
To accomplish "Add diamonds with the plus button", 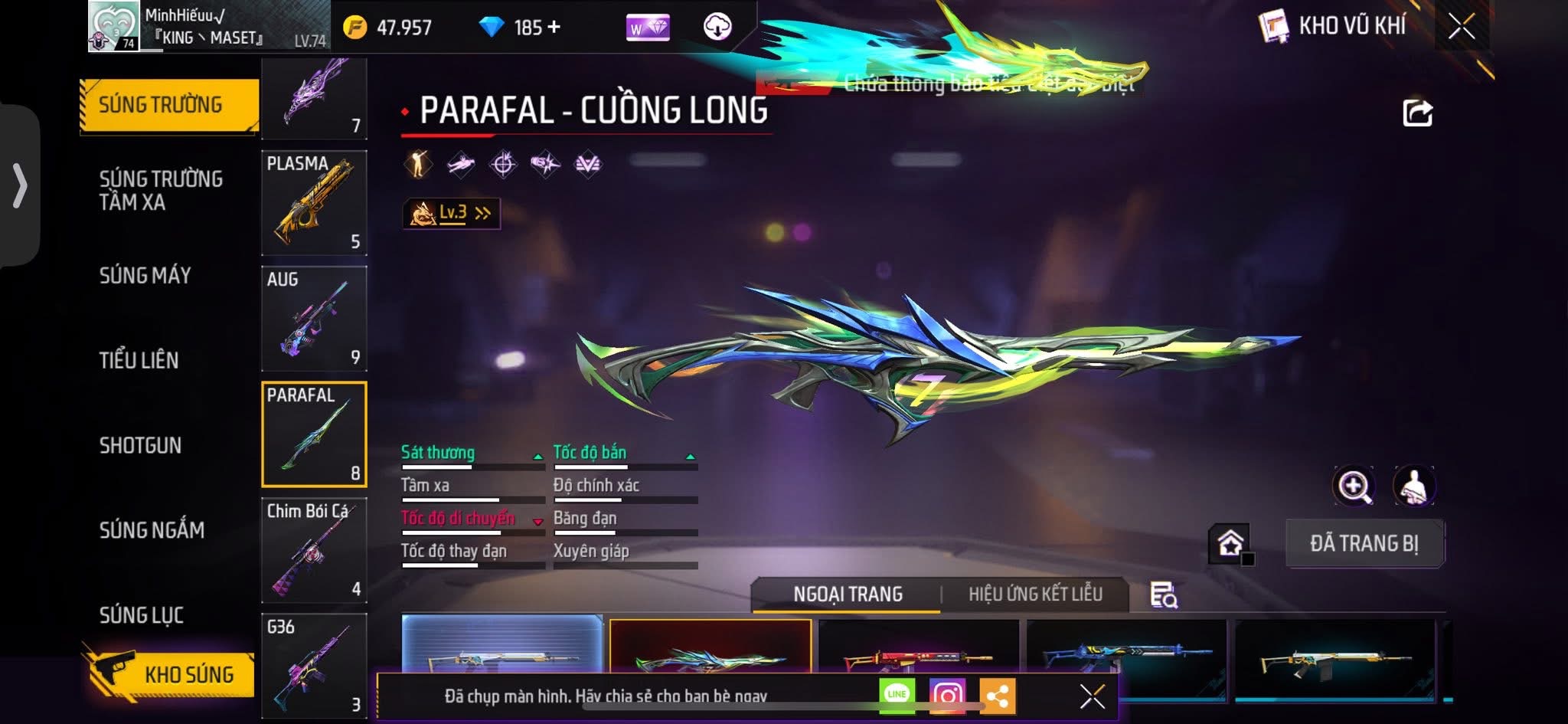I will pos(554,28).
